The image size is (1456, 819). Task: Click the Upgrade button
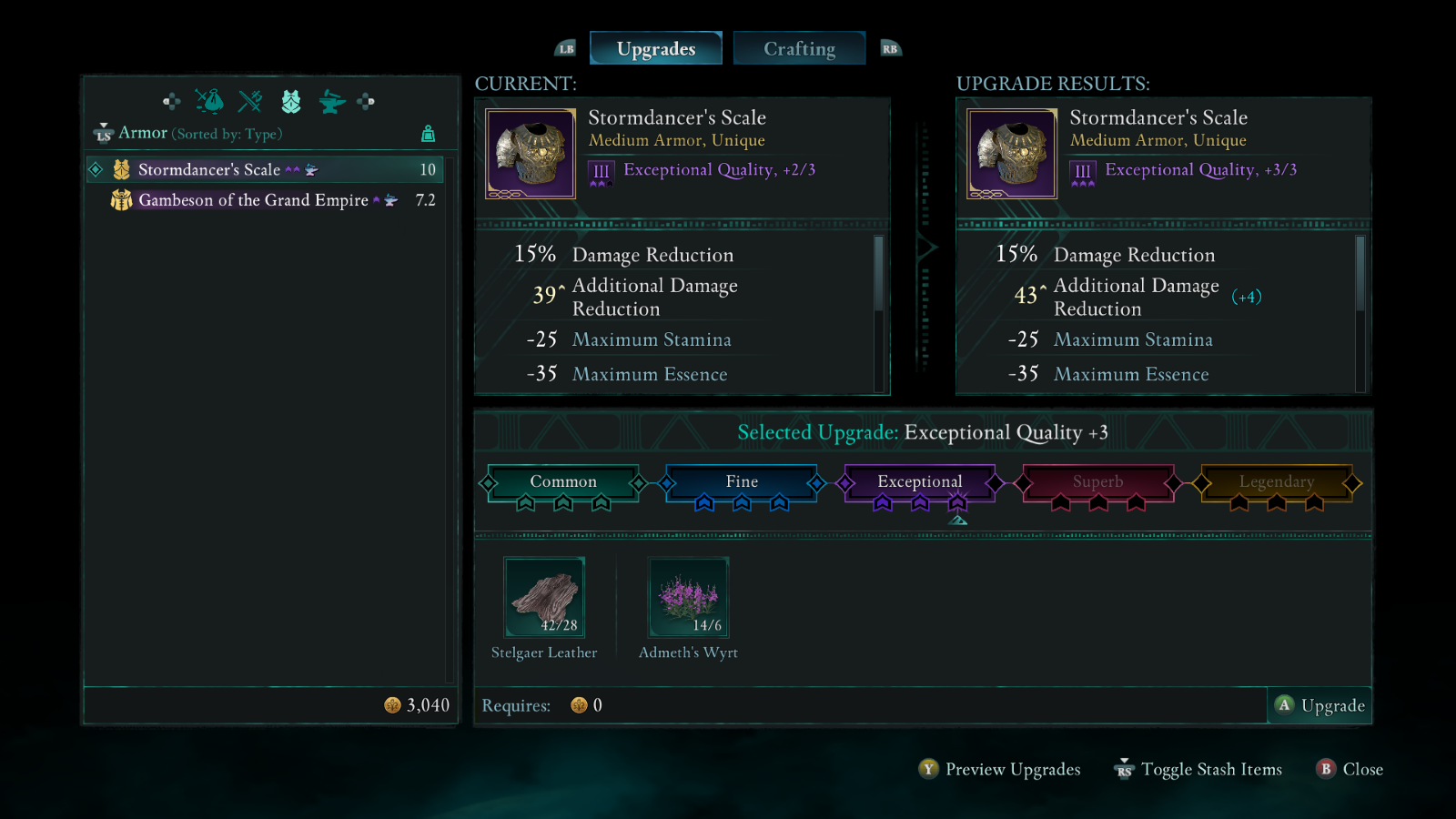1319,705
